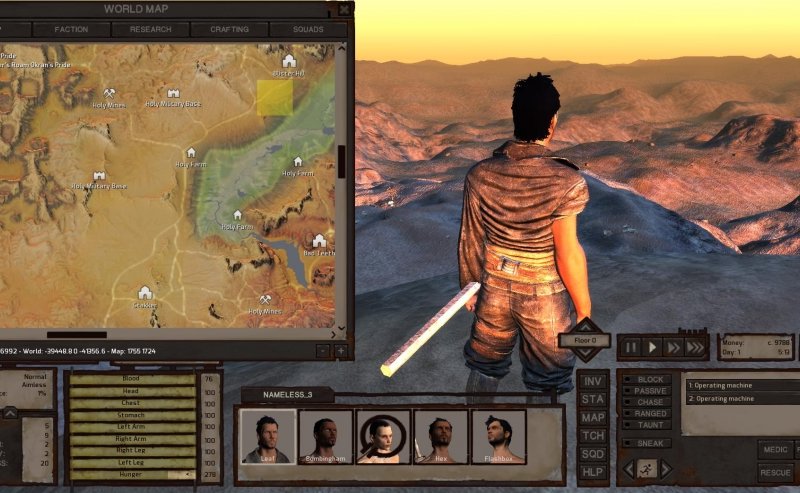Close the World Map window

[x=344, y=9]
